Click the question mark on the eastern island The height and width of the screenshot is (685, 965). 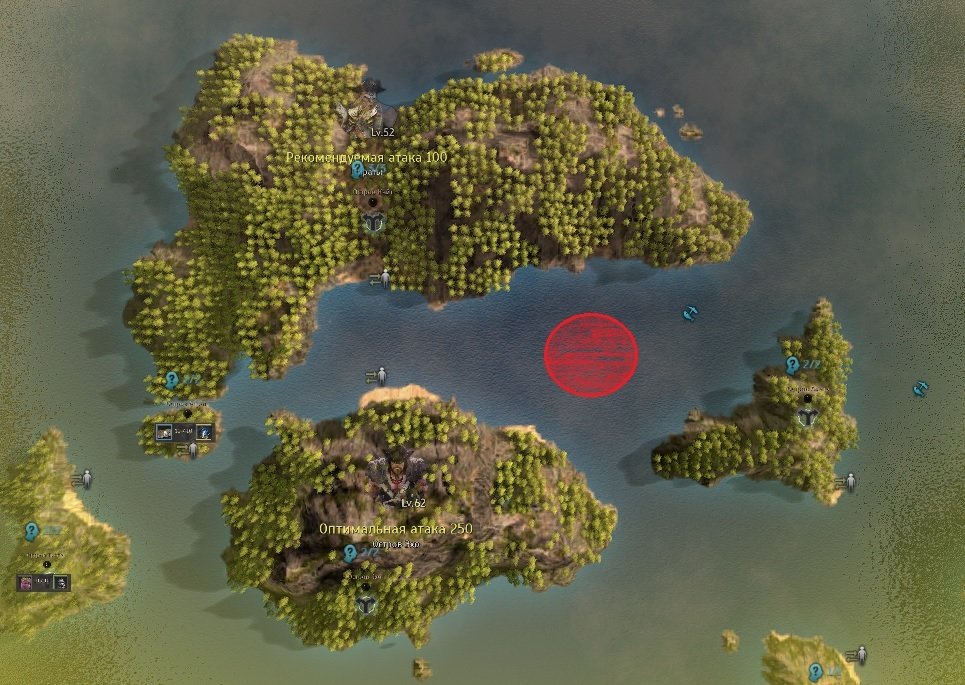[x=792, y=365]
